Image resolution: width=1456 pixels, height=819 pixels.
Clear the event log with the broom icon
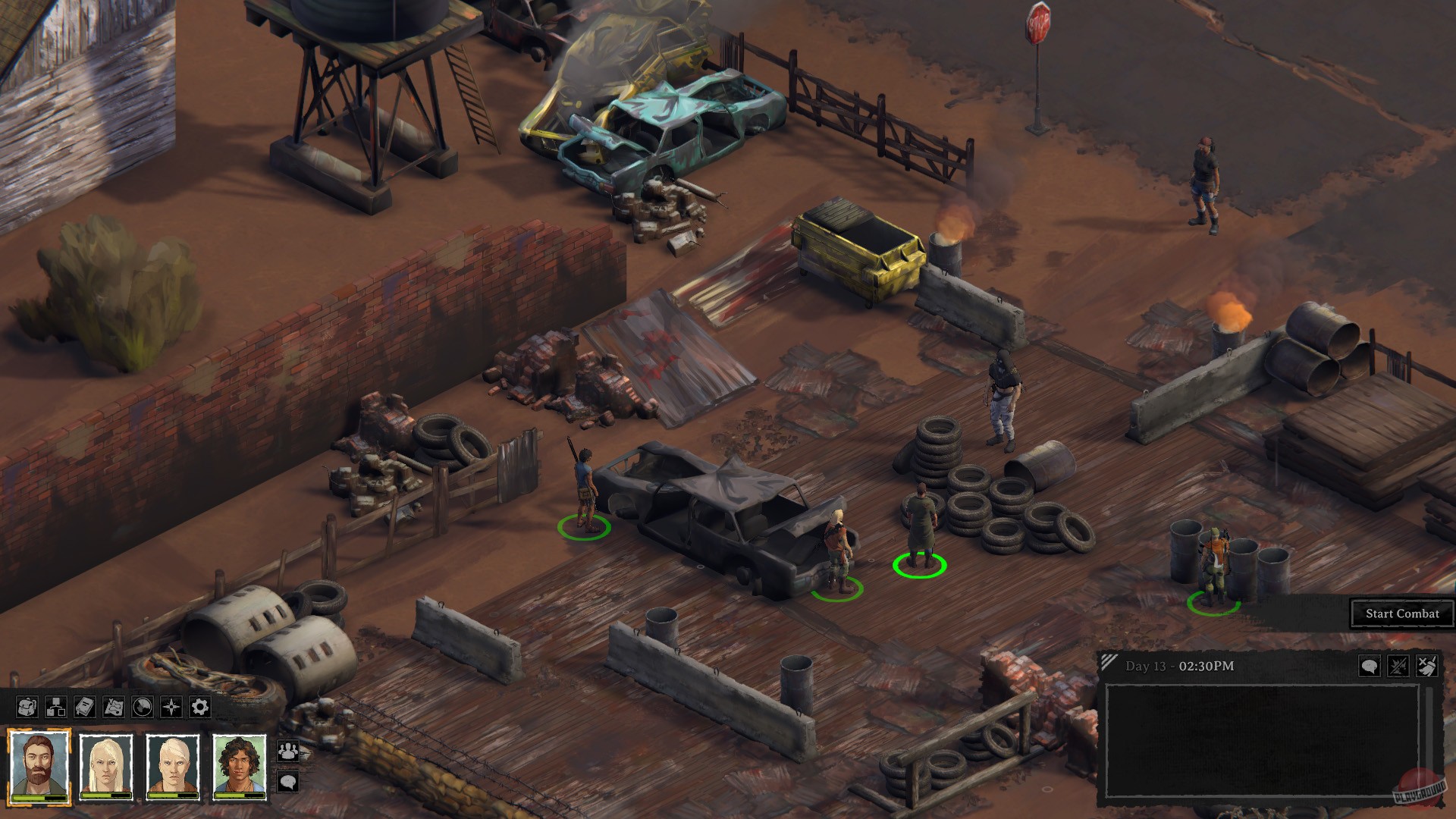[1426, 665]
